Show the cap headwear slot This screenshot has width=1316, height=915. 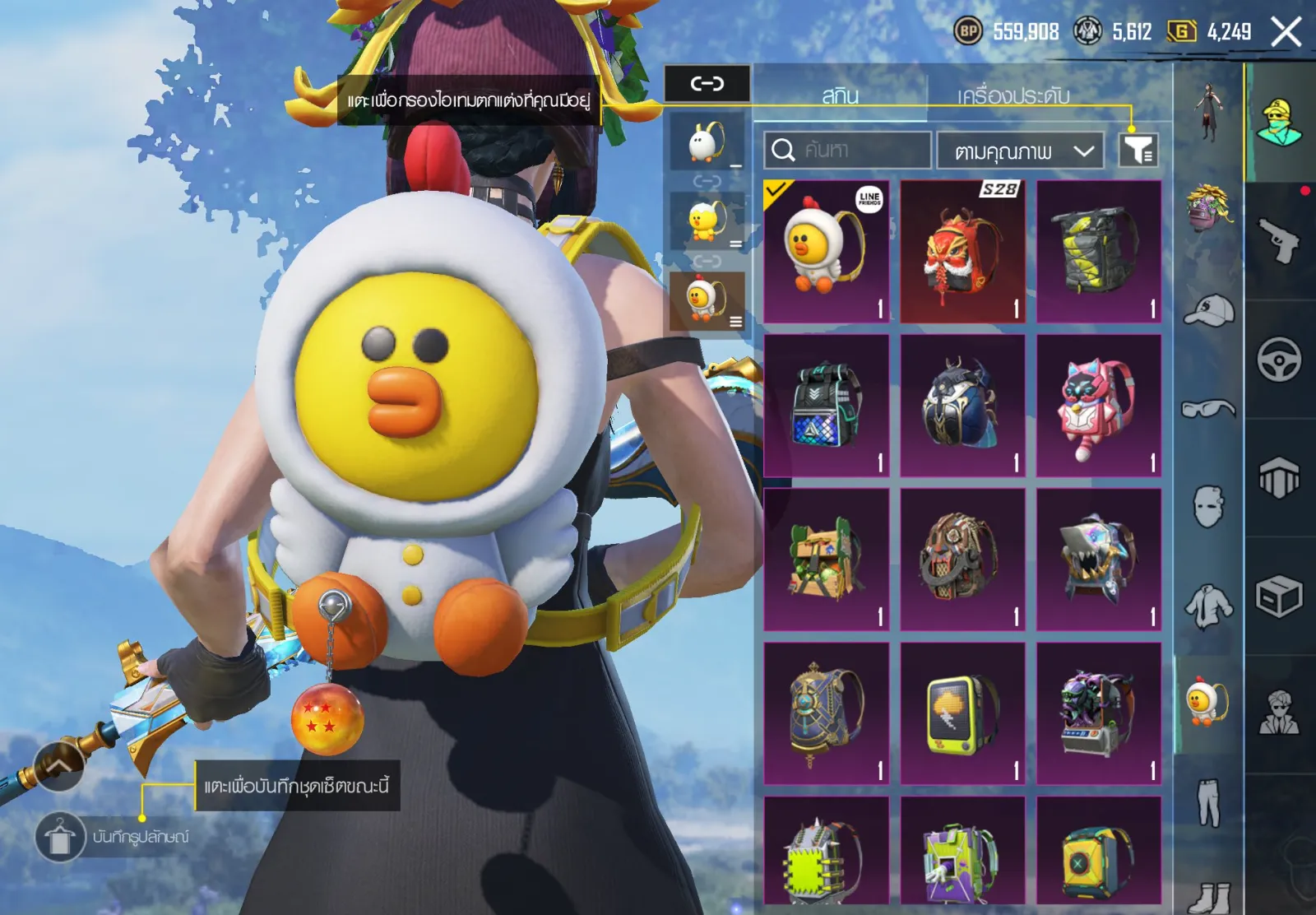click(1208, 310)
